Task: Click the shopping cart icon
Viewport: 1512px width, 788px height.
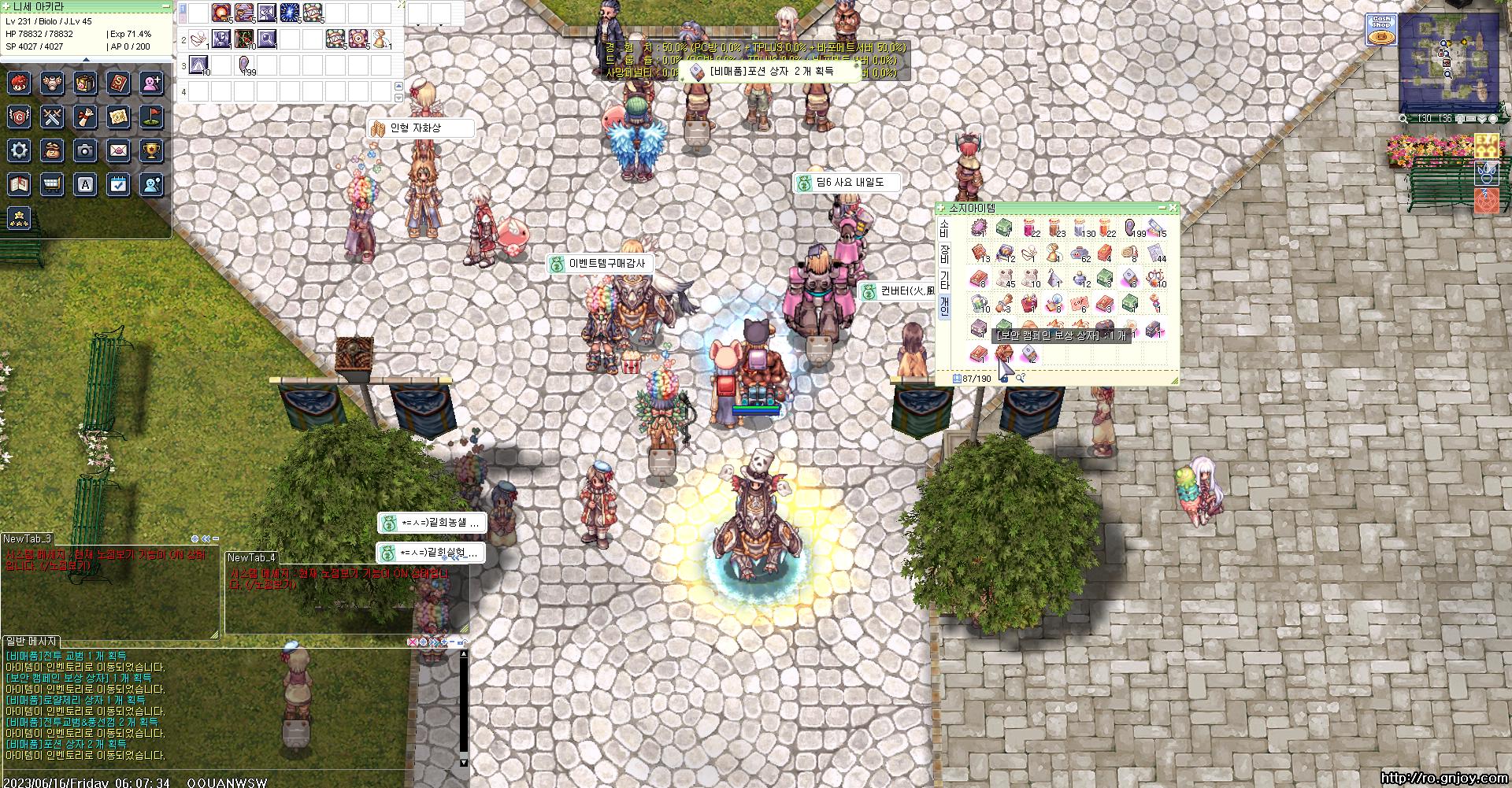Action: 52,184
